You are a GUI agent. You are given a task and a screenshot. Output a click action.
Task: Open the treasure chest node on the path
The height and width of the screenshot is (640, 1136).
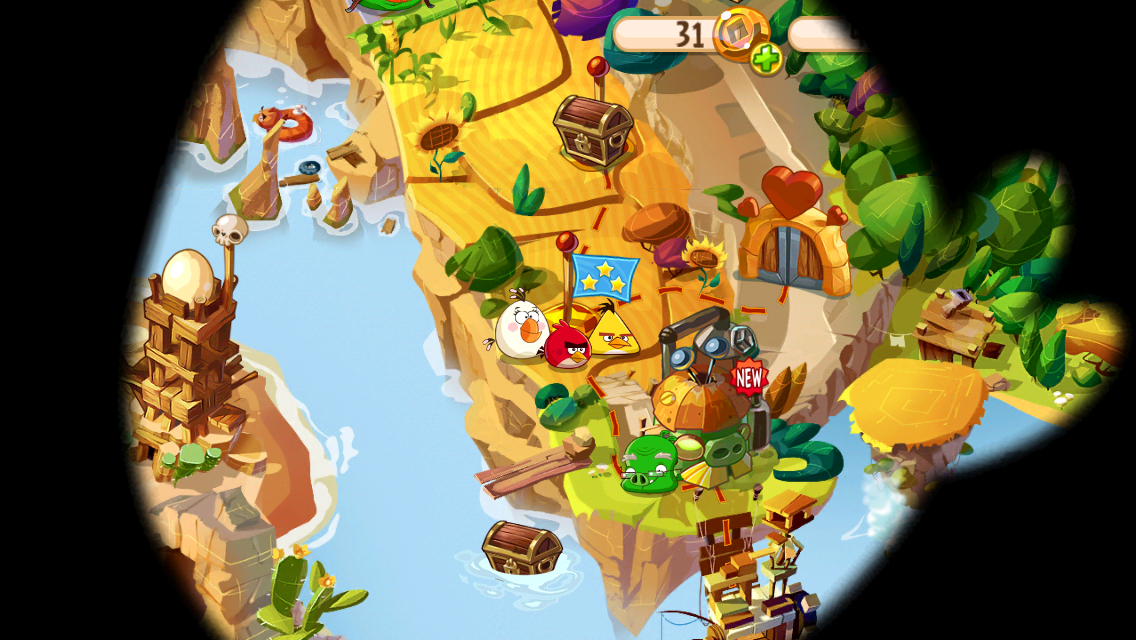[593, 130]
